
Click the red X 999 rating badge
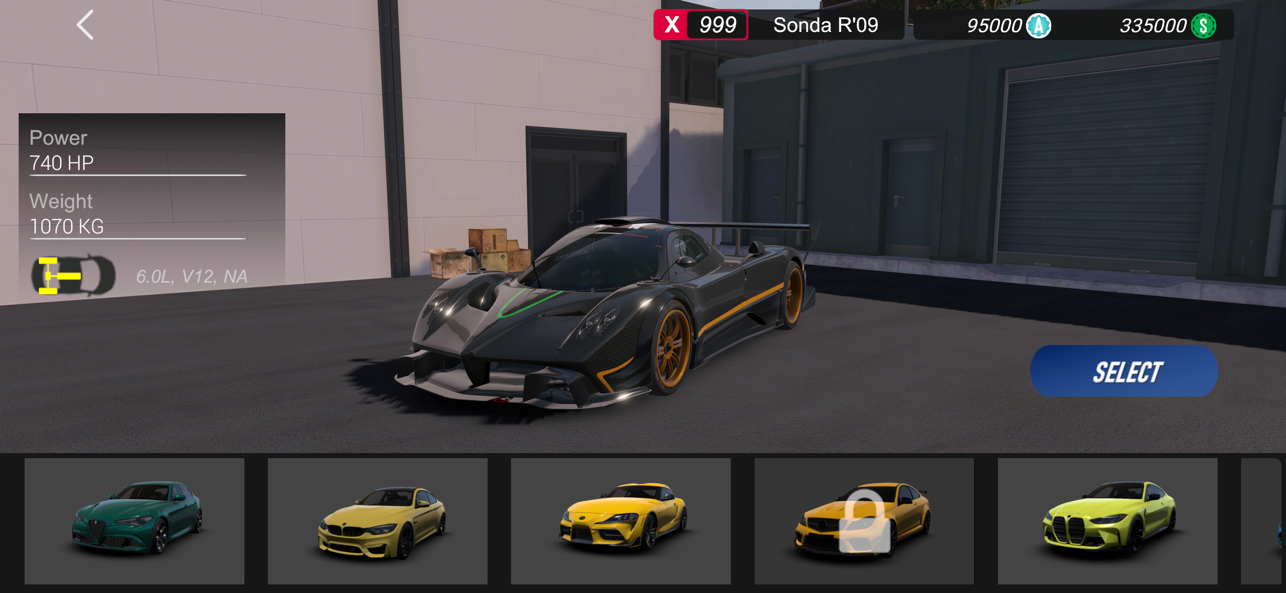[700, 25]
